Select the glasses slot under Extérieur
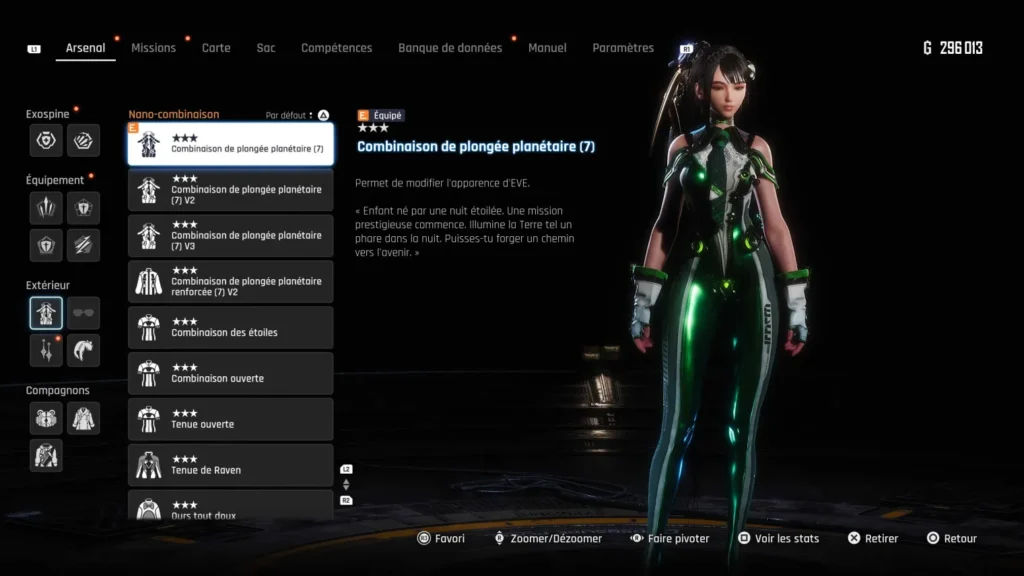The height and width of the screenshot is (576, 1024). pyautogui.click(x=84, y=313)
